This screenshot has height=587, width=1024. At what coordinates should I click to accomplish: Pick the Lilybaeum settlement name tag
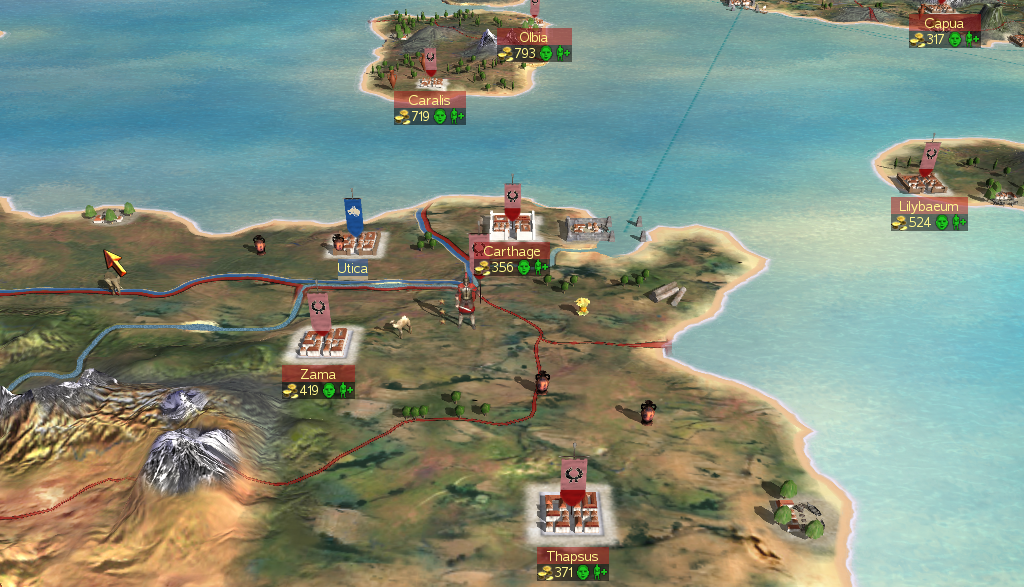(929, 207)
